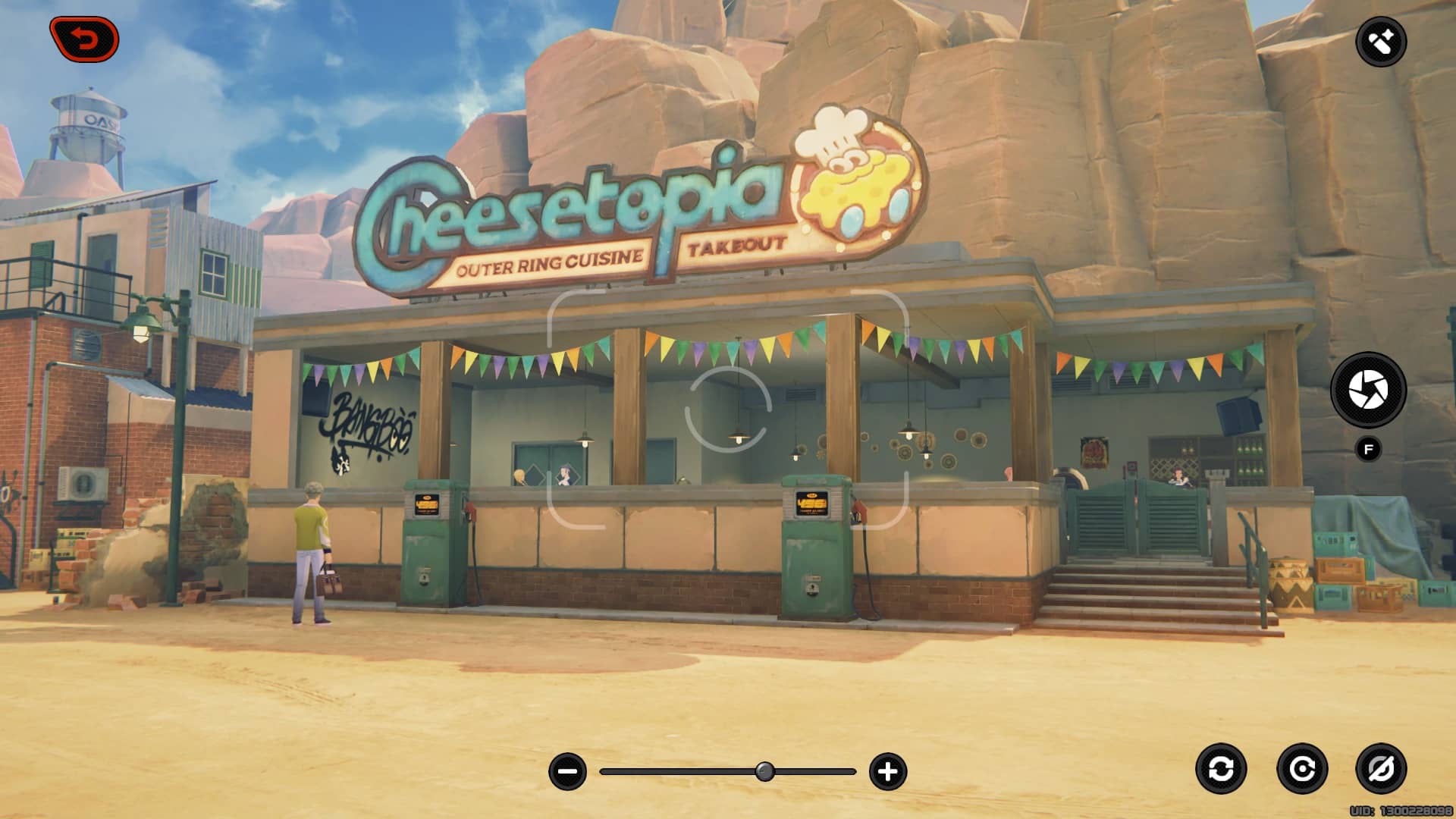Screen dimensions: 1456x819
Task: Zoom out with the minus button
Action: pyautogui.click(x=567, y=772)
